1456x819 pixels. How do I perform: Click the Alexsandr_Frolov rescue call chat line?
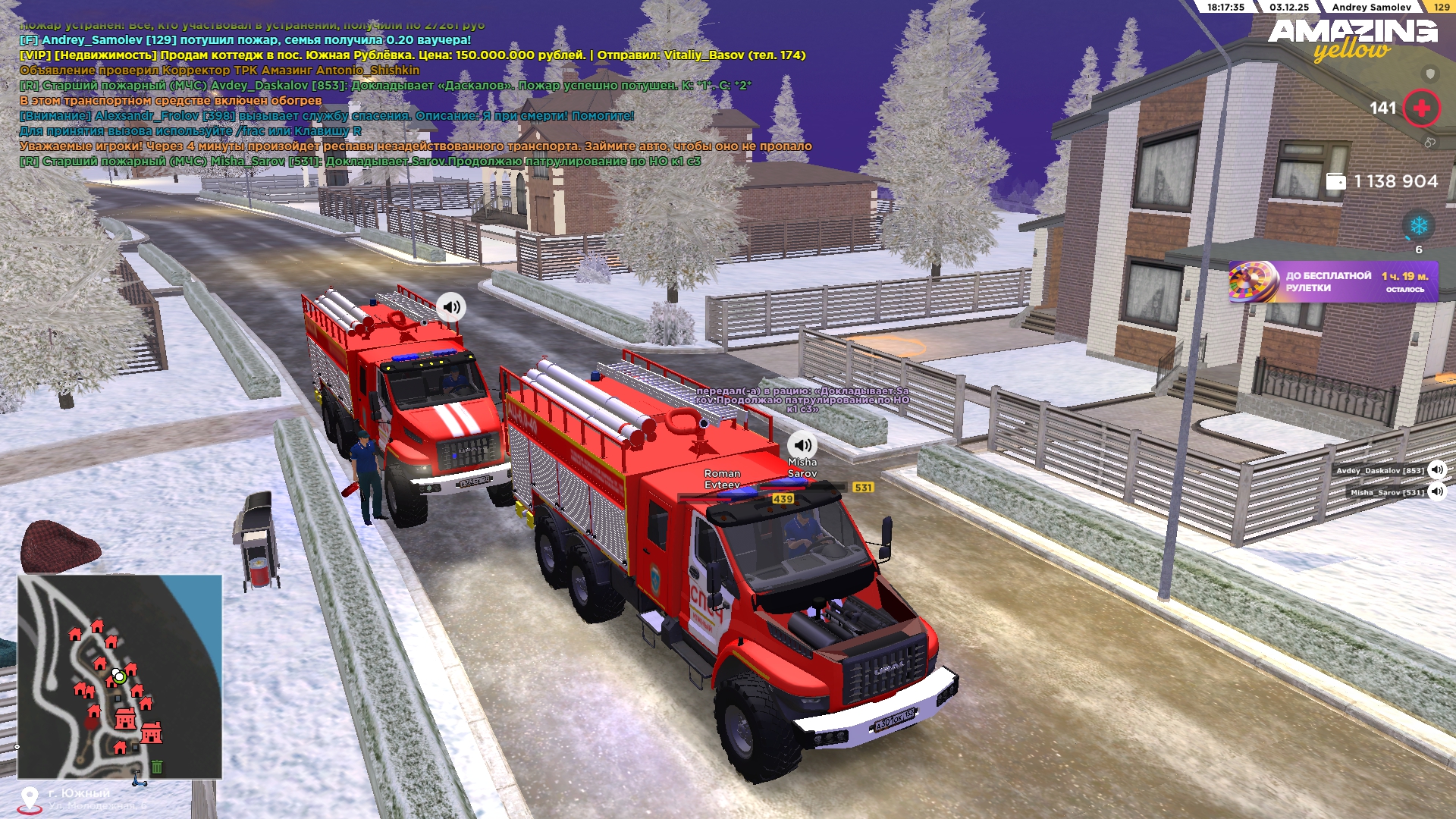pyautogui.click(x=326, y=116)
